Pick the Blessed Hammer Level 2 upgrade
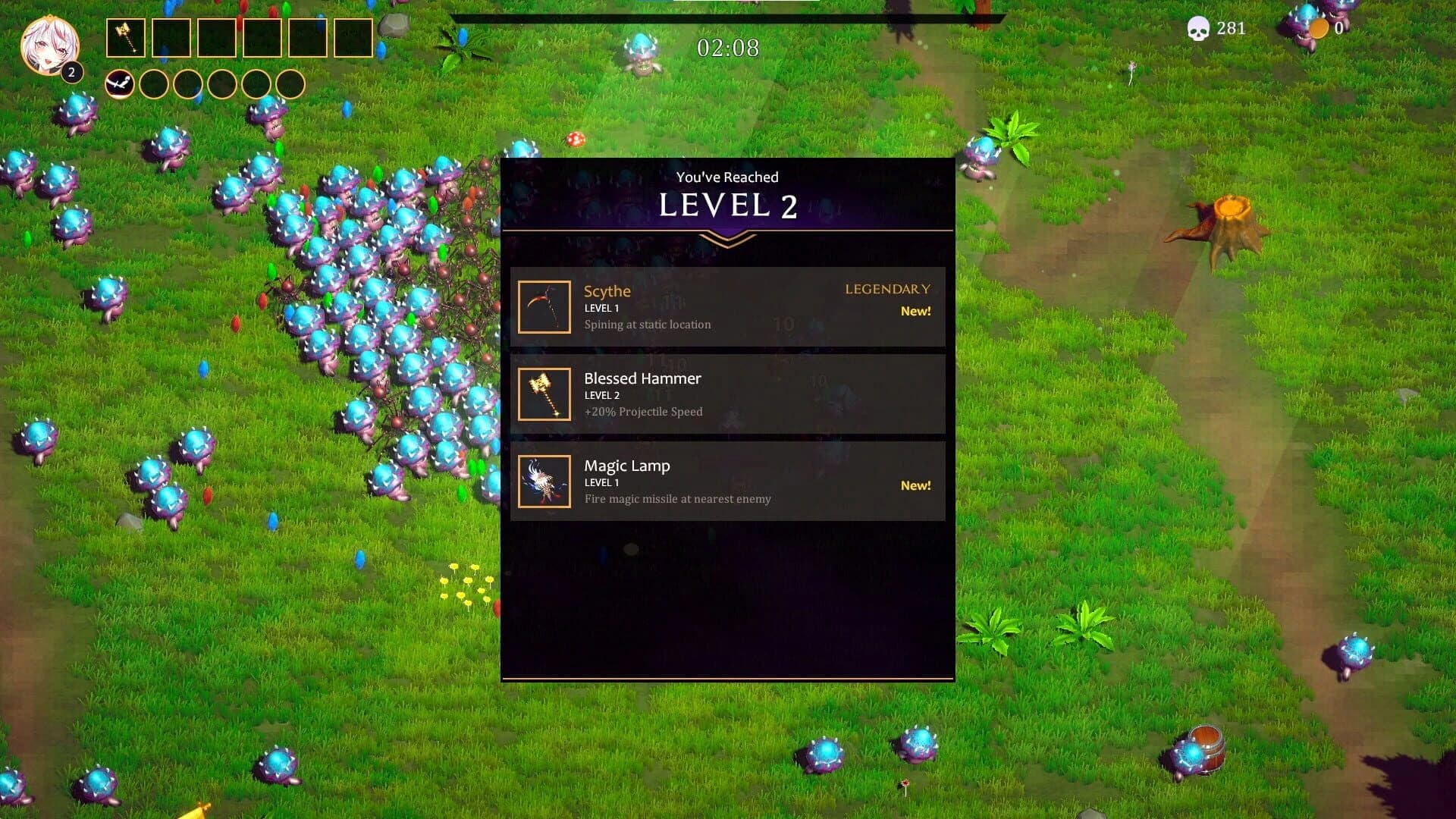 [x=728, y=394]
